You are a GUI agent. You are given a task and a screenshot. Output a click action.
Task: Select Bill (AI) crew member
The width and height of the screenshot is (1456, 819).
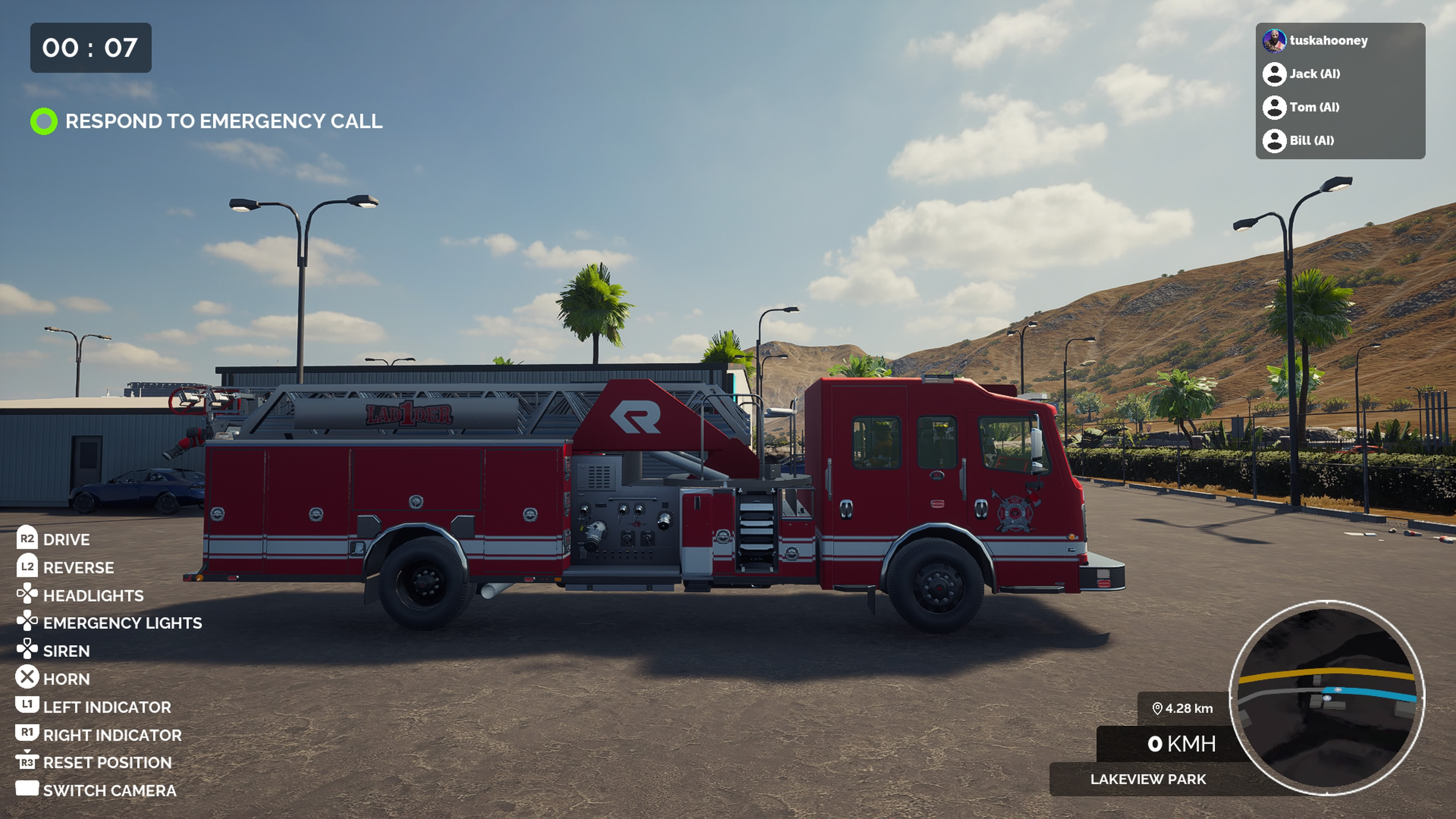pyautogui.click(x=1311, y=141)
